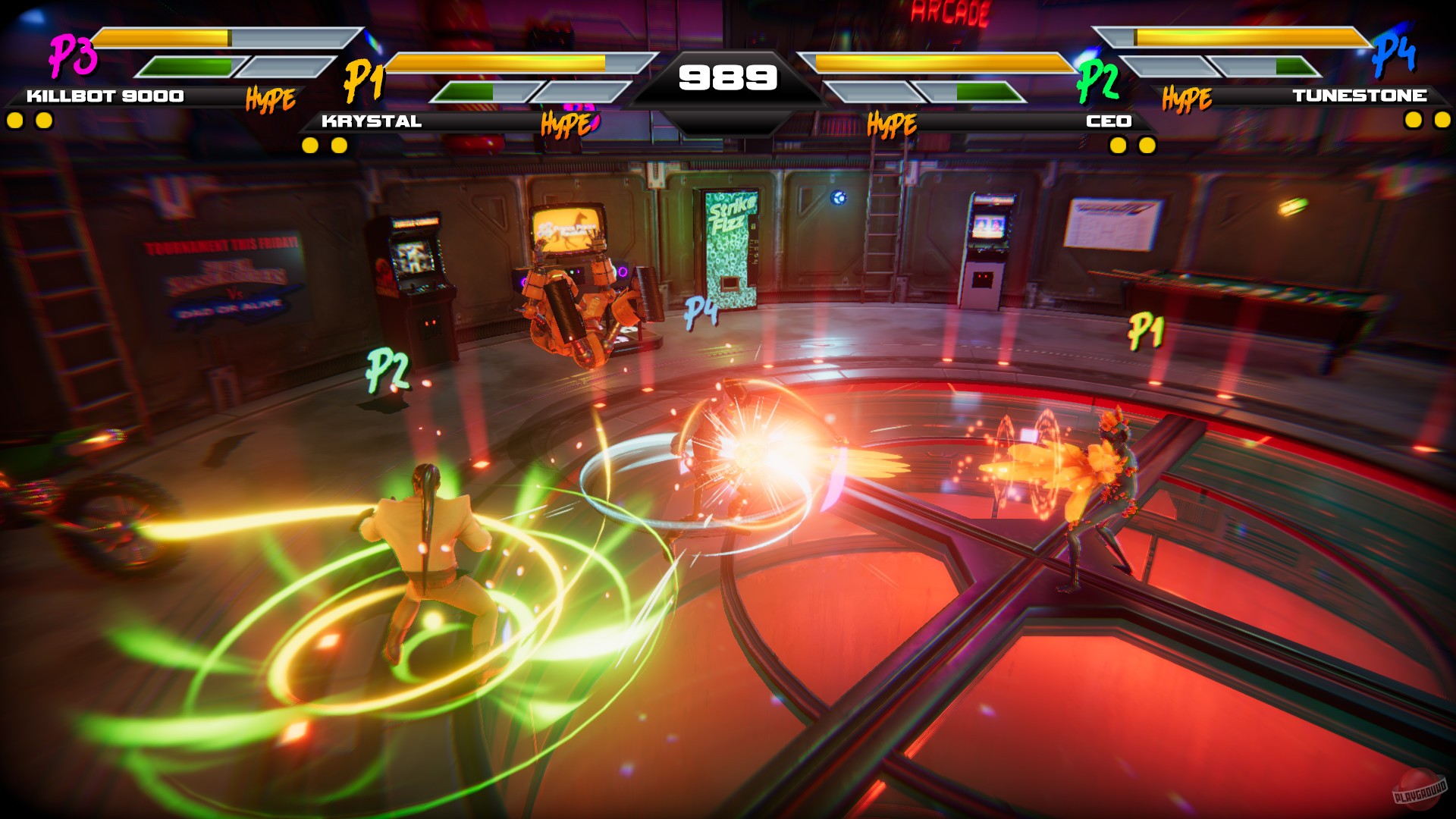Click the HYPE meter icon for KRYSTAL

tap(565, 124)
